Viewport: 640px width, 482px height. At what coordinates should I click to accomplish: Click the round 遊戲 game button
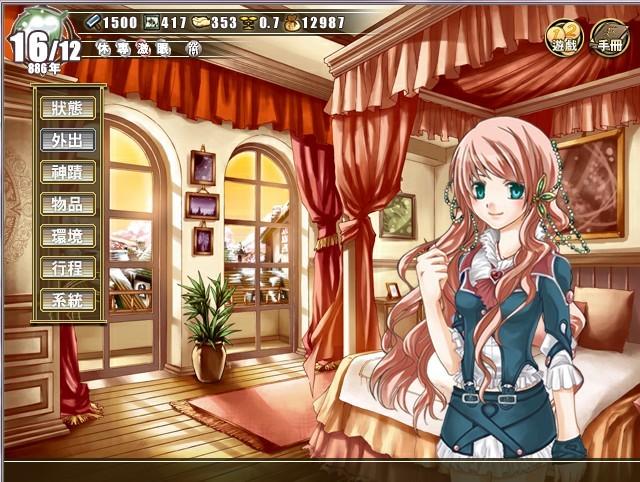click(x=563, y=38)
